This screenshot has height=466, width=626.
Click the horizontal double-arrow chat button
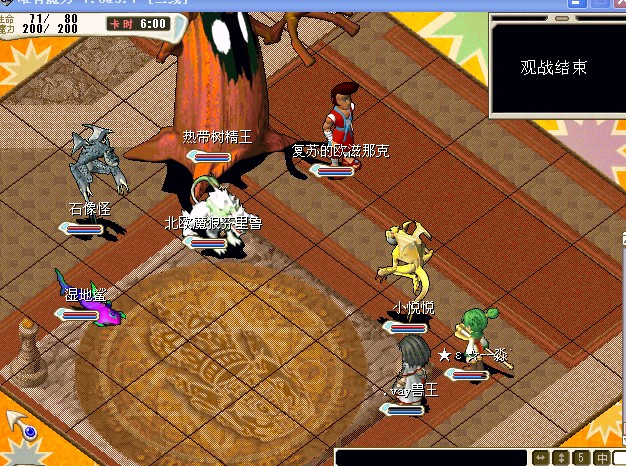[x=541, y=458]
